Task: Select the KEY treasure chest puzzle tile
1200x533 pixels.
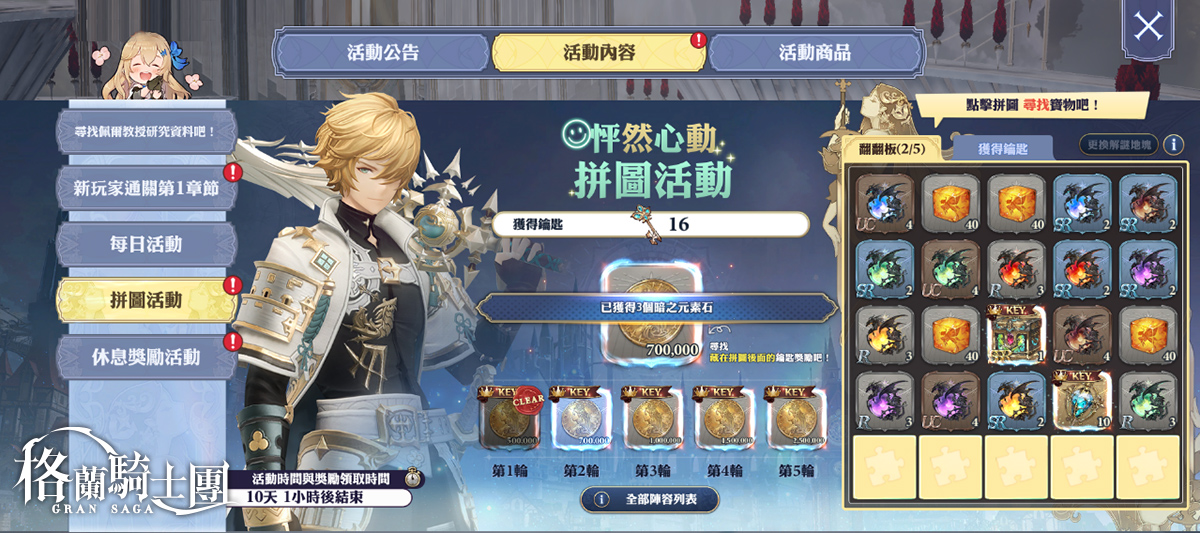Action: click(x=1016, y=335)
